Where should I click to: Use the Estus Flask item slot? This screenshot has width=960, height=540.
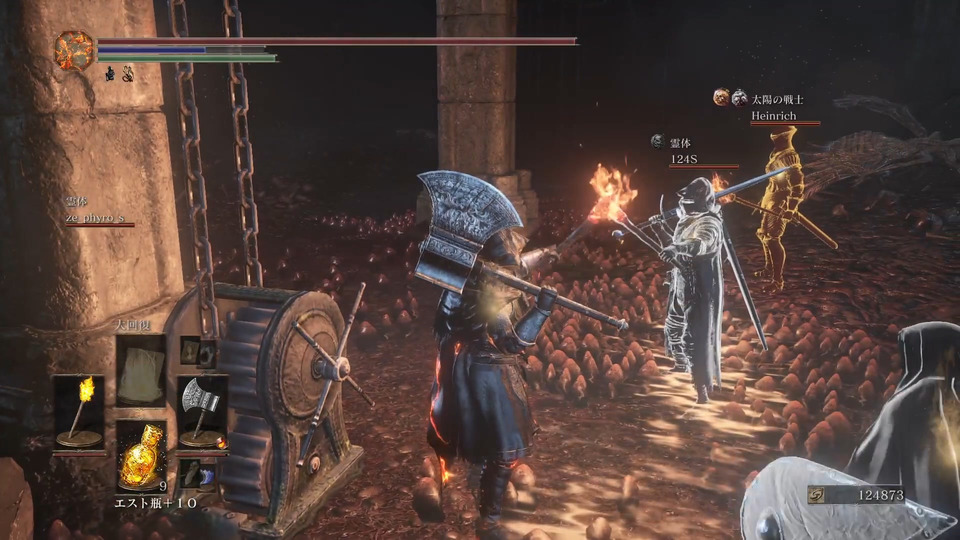tap(141, 454)
